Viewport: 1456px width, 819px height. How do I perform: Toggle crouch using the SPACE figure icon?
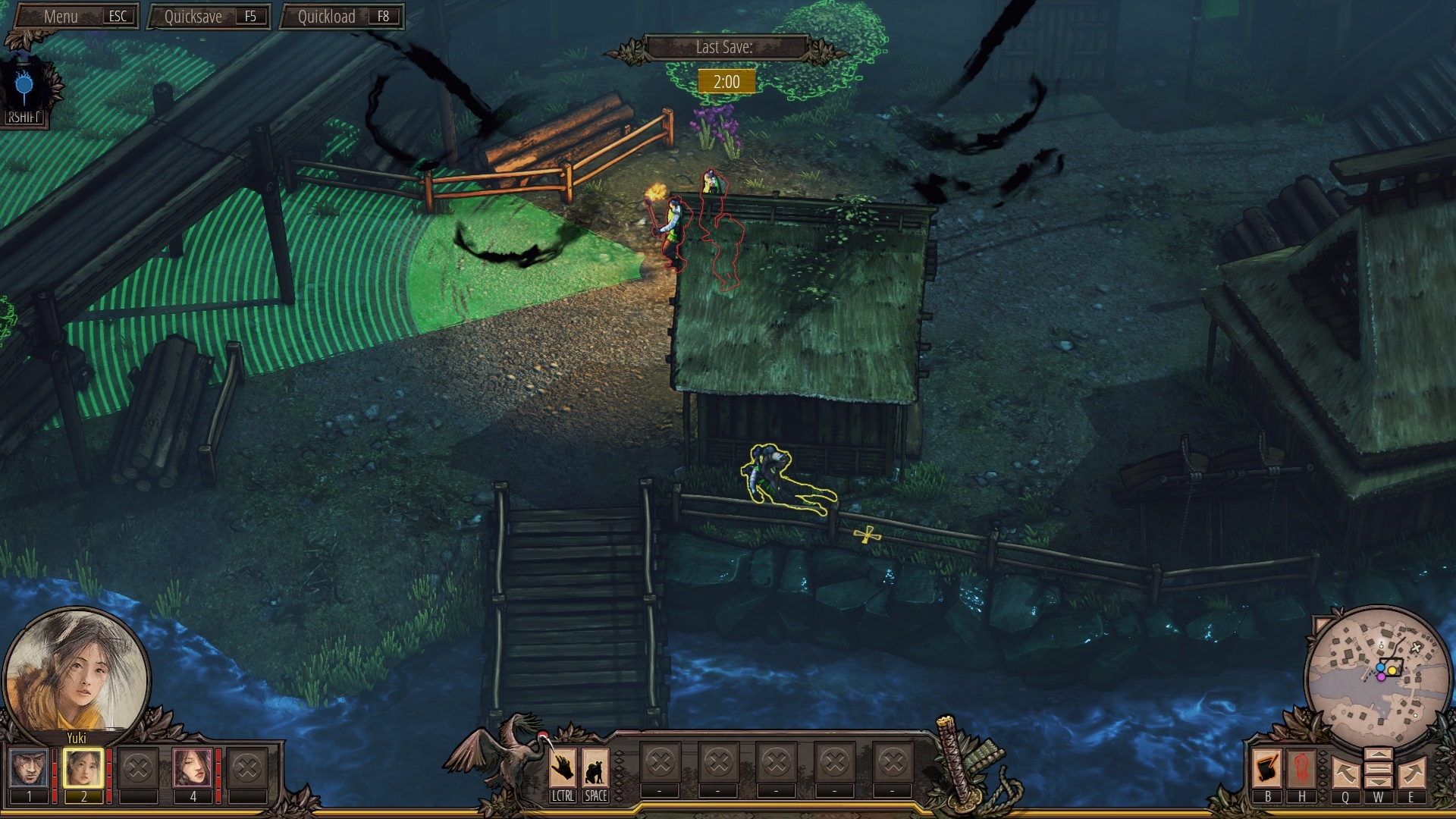click(x=596, y=766)
